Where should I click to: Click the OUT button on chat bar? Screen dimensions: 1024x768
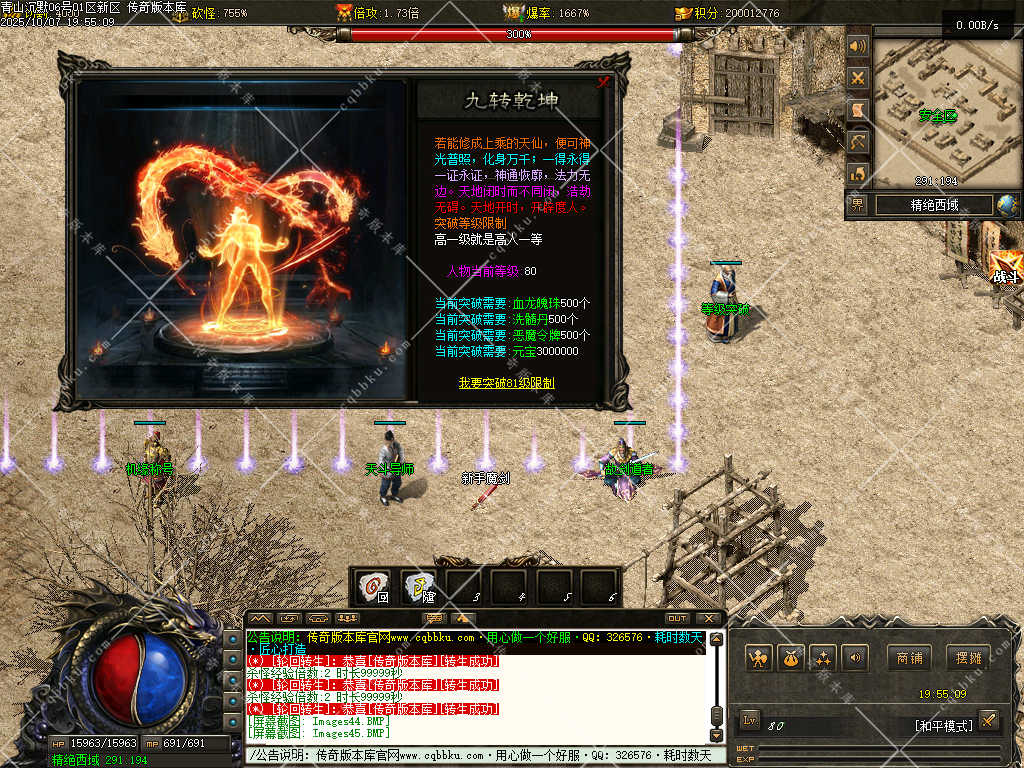click(677, 618)
